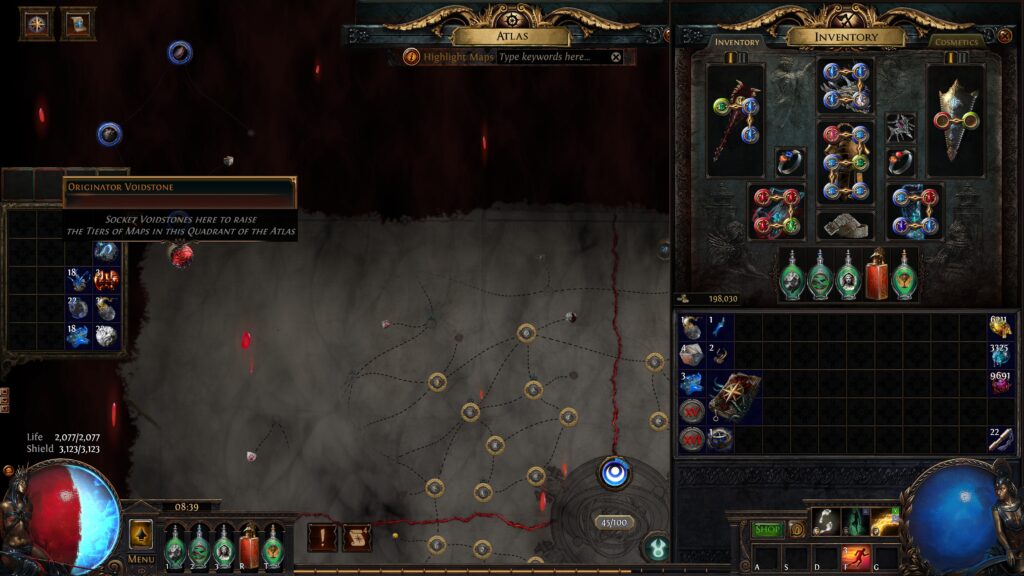
Task: Select the glowing blue Atlas centre node
Action: pyautogui.click(x=614, y=472)
